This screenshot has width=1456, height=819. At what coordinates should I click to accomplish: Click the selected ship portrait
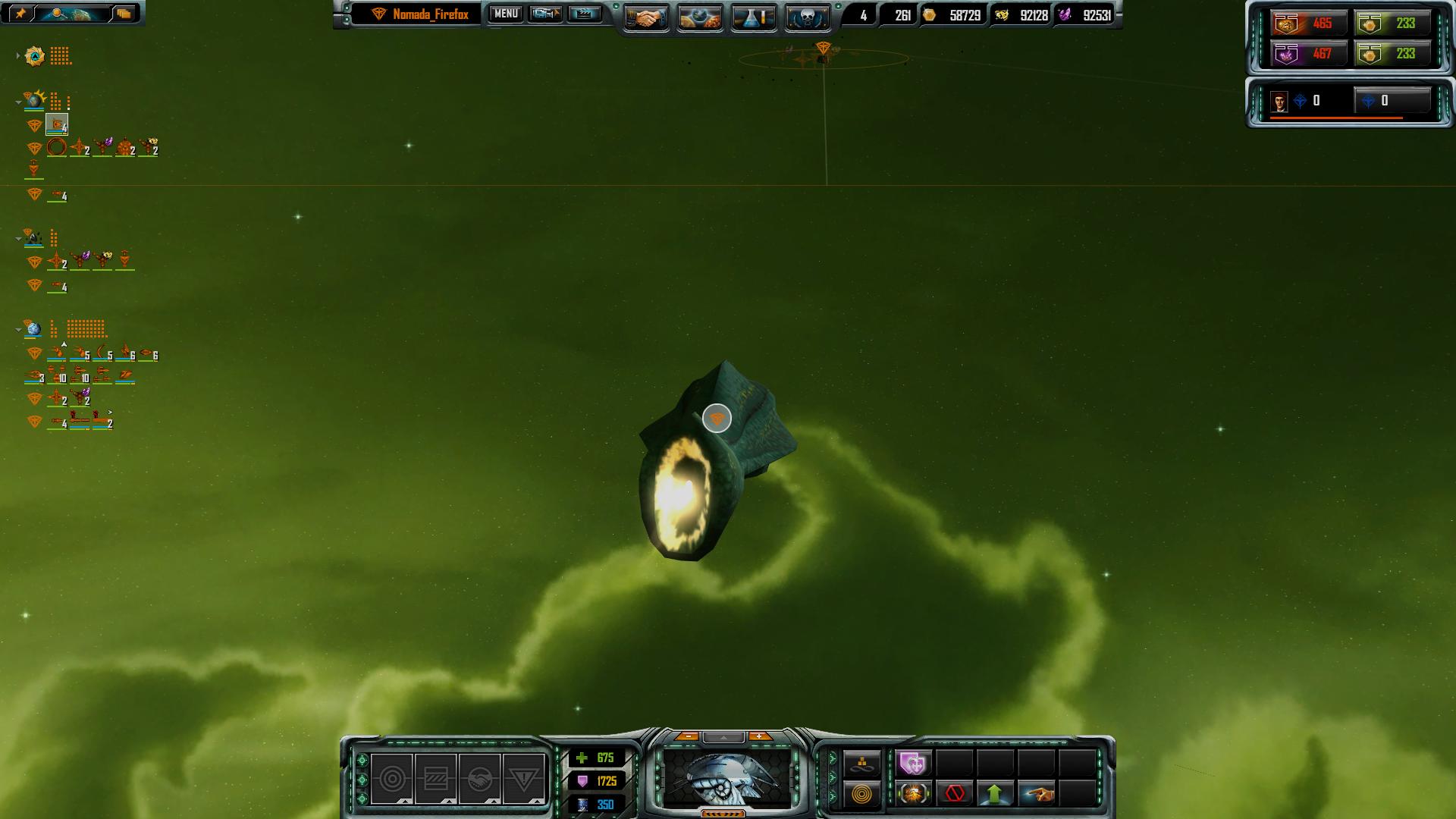tap(726, 779)
